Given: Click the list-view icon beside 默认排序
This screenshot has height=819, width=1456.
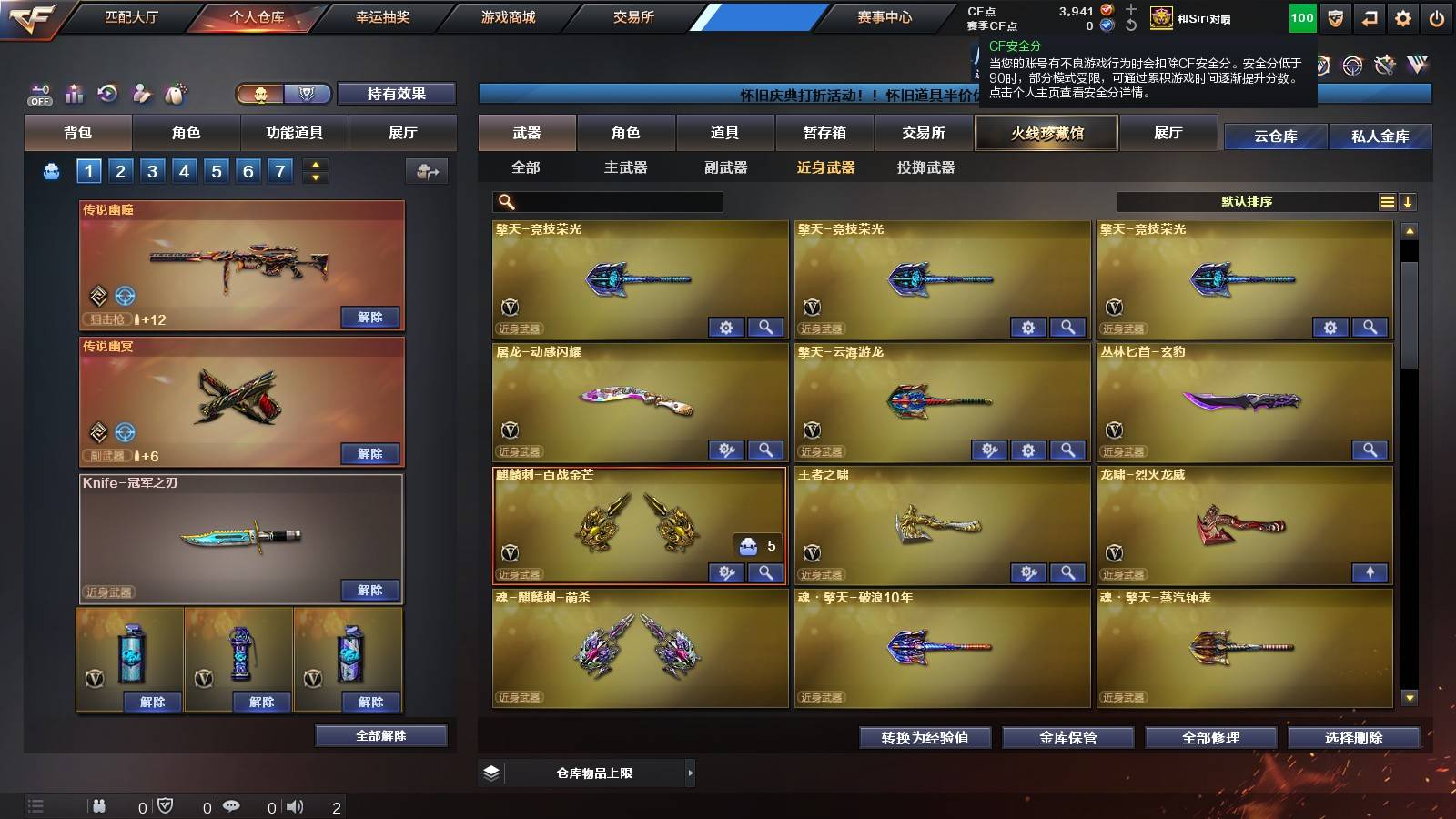Looking at the screenshot, I should point(1386,202).
